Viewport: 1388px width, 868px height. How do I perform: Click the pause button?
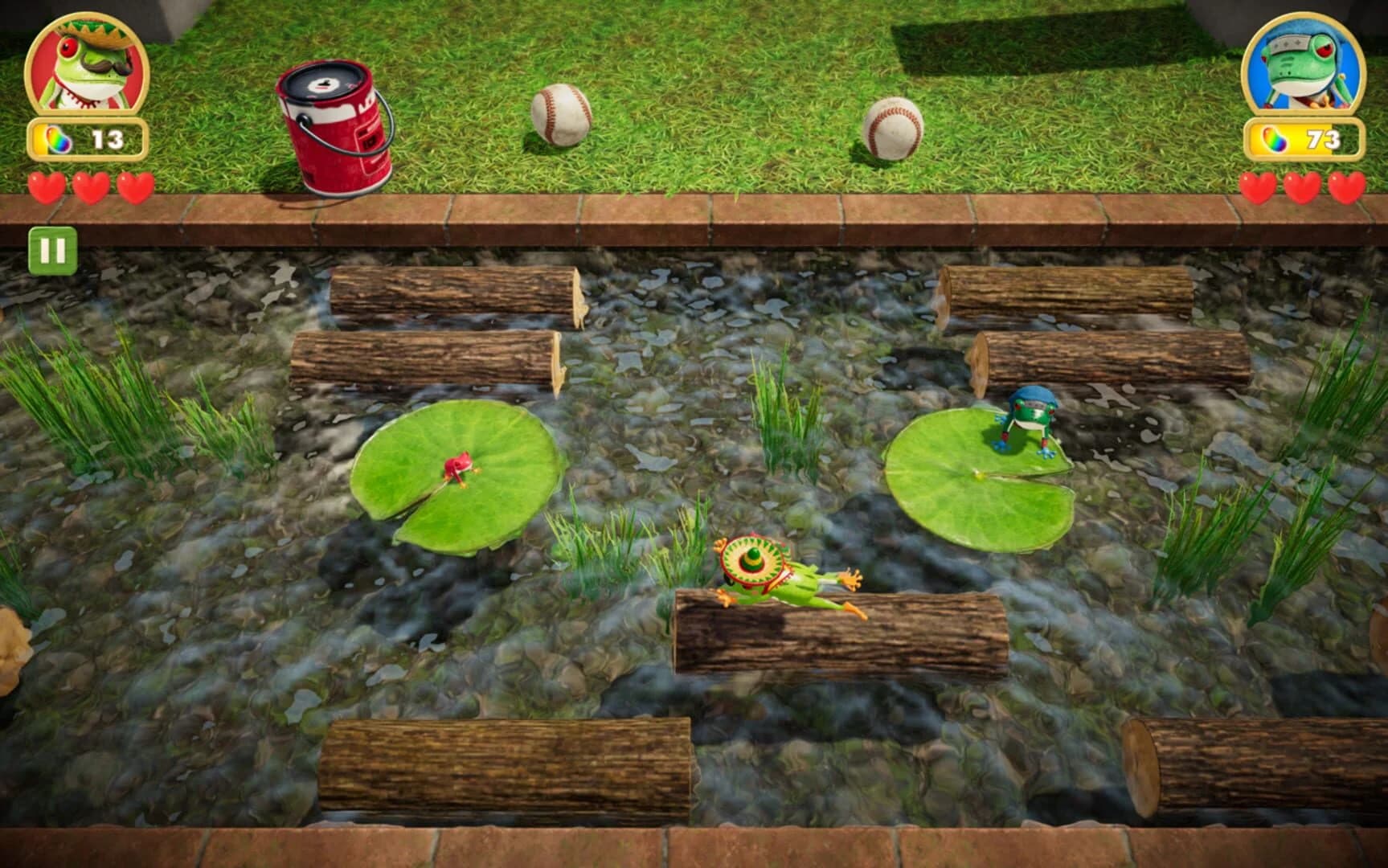tap(52, 252)
